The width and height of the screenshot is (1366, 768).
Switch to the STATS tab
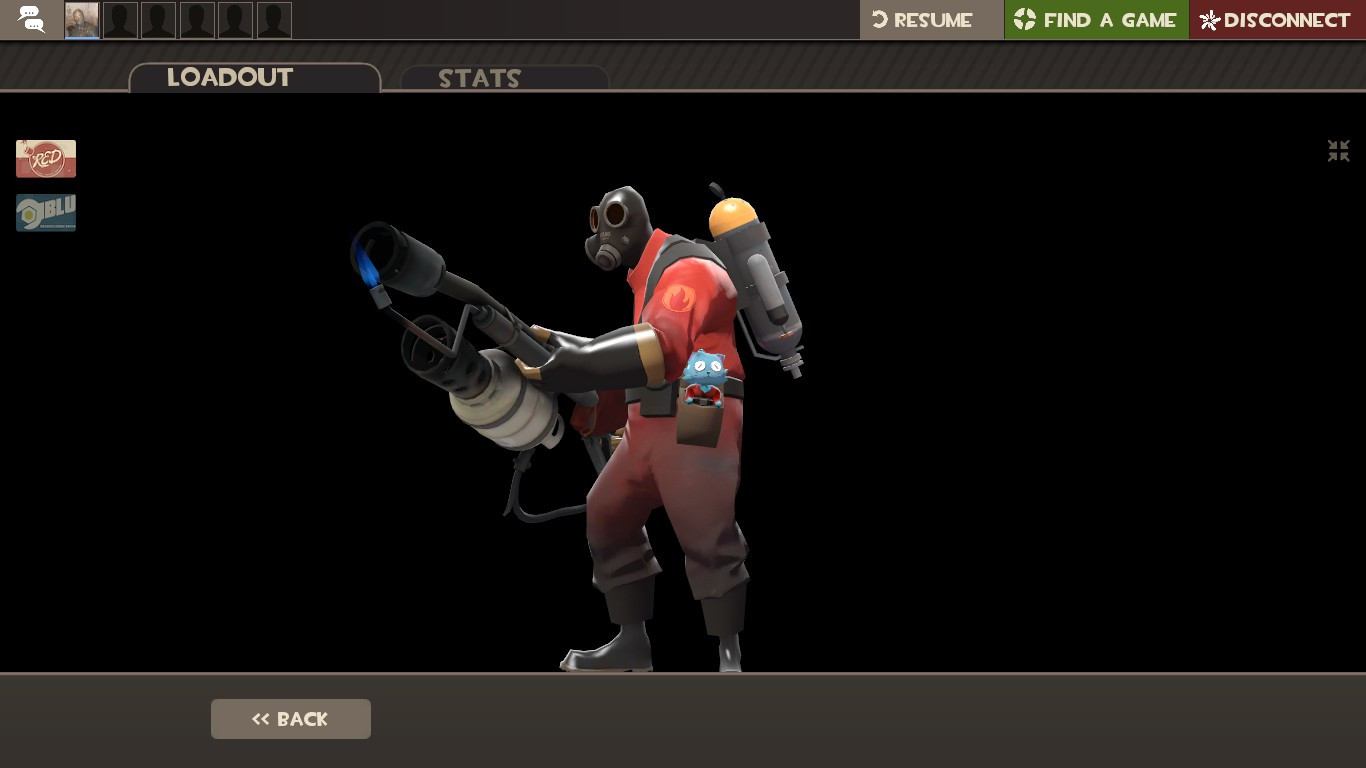[480, 79]
